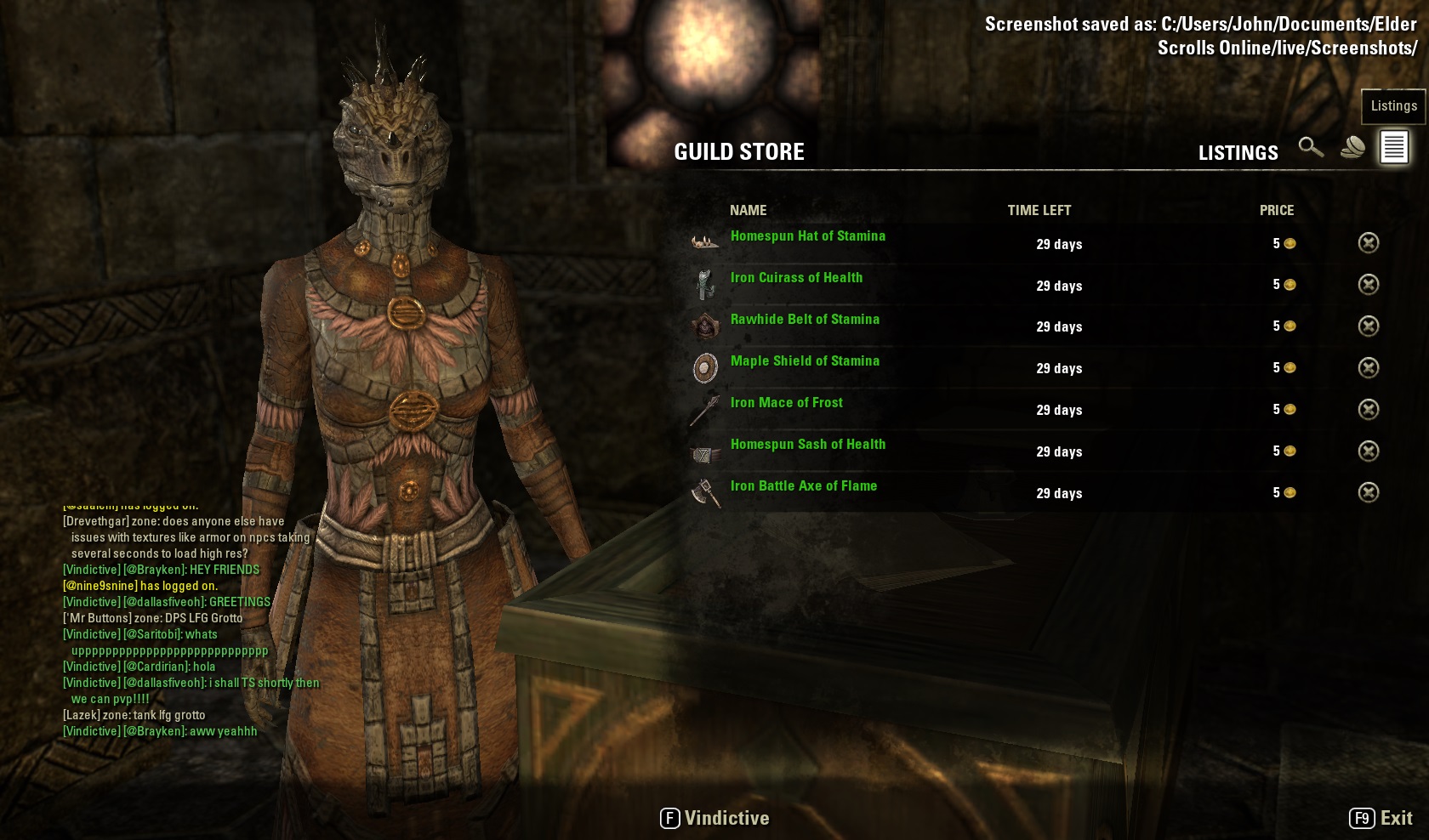Remove the Iron Battle Axe of Flame listing
Image resolution: width=1429 pixels, height=840 pixels.
tap(1368, 493)
